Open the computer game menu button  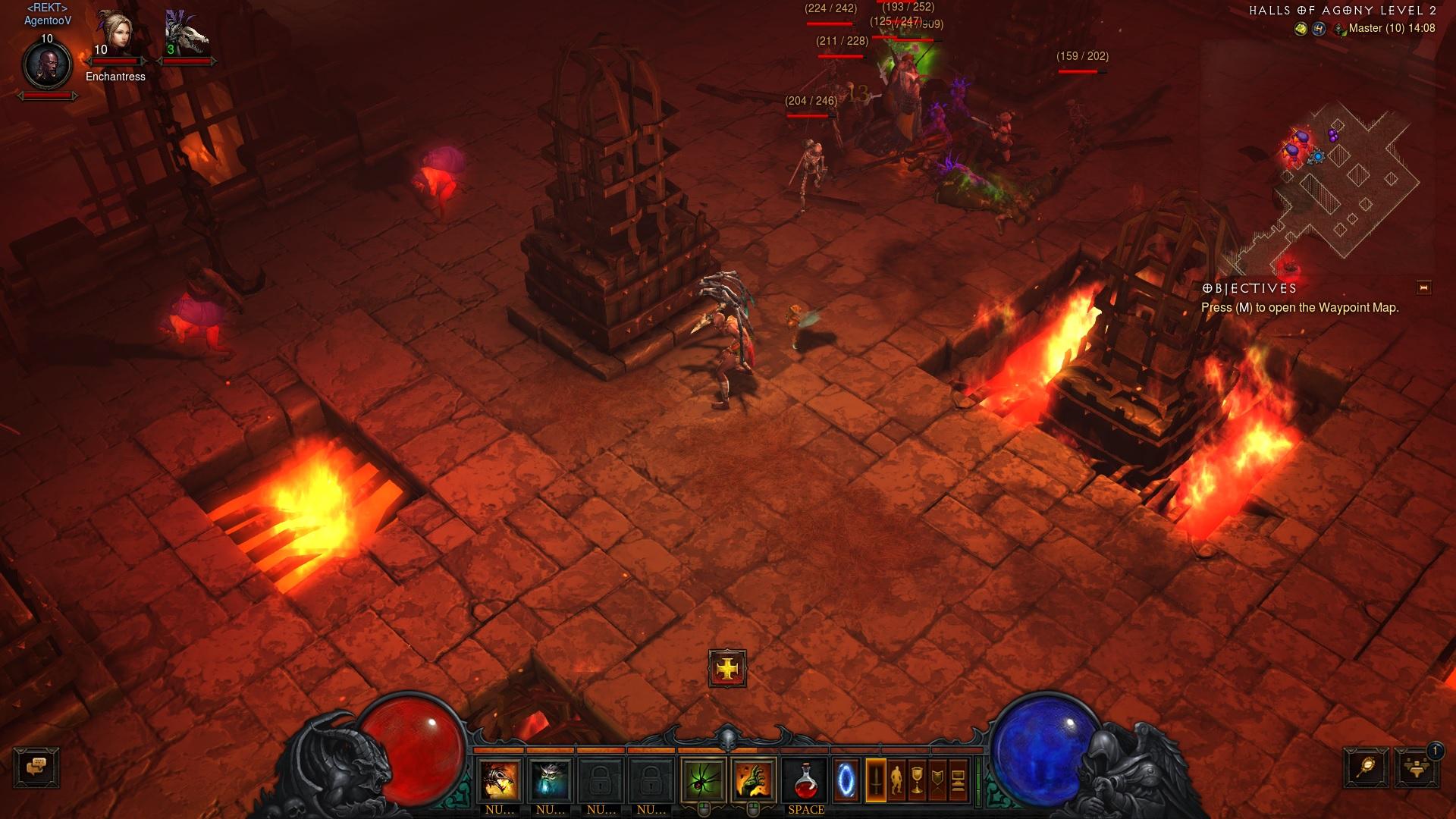pyautogui.click(x=958, y=780)
